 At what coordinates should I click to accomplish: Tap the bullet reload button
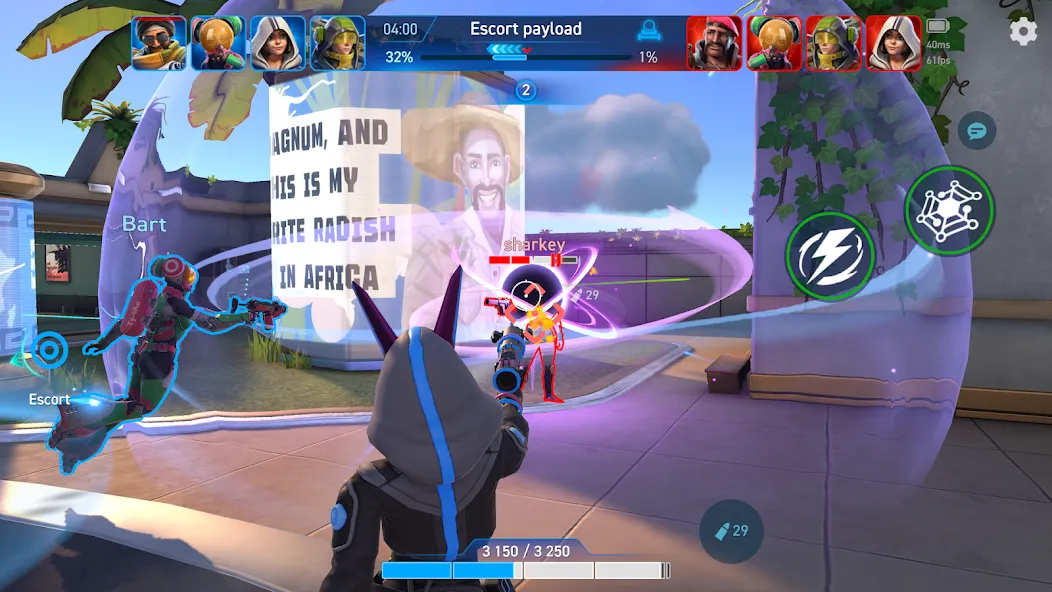(x=731, y=531)
